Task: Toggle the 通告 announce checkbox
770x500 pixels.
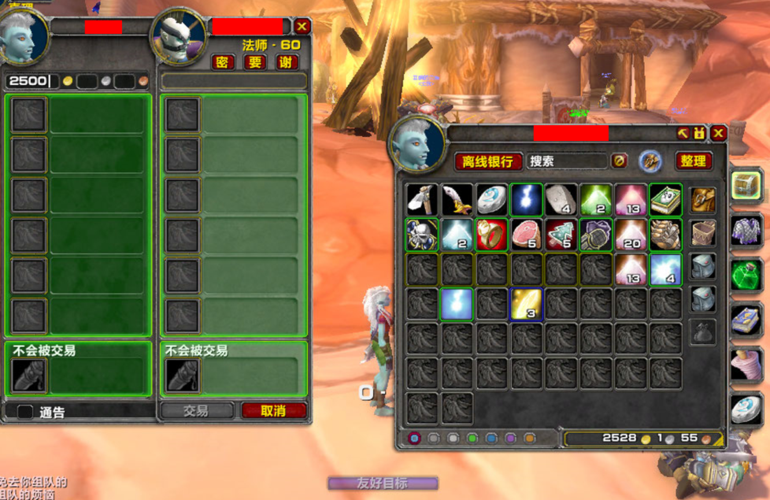Action: click(25, 411)
